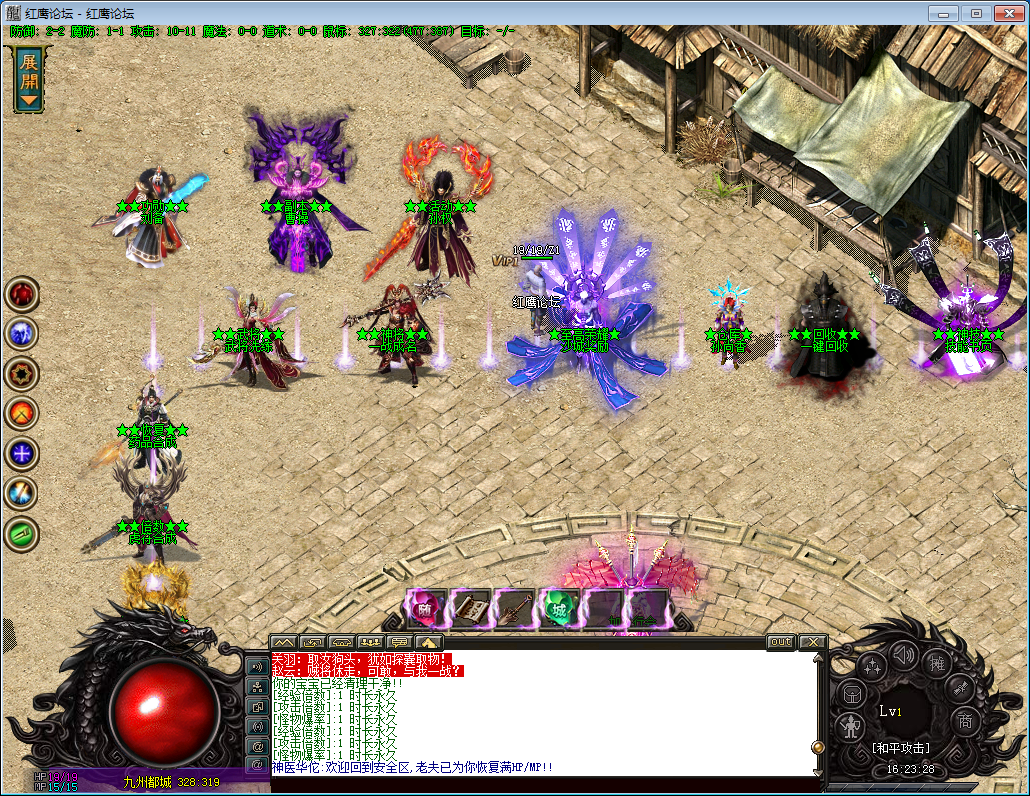
Task: Expand the 展開 dropdown panel
Action: (29, 79)
